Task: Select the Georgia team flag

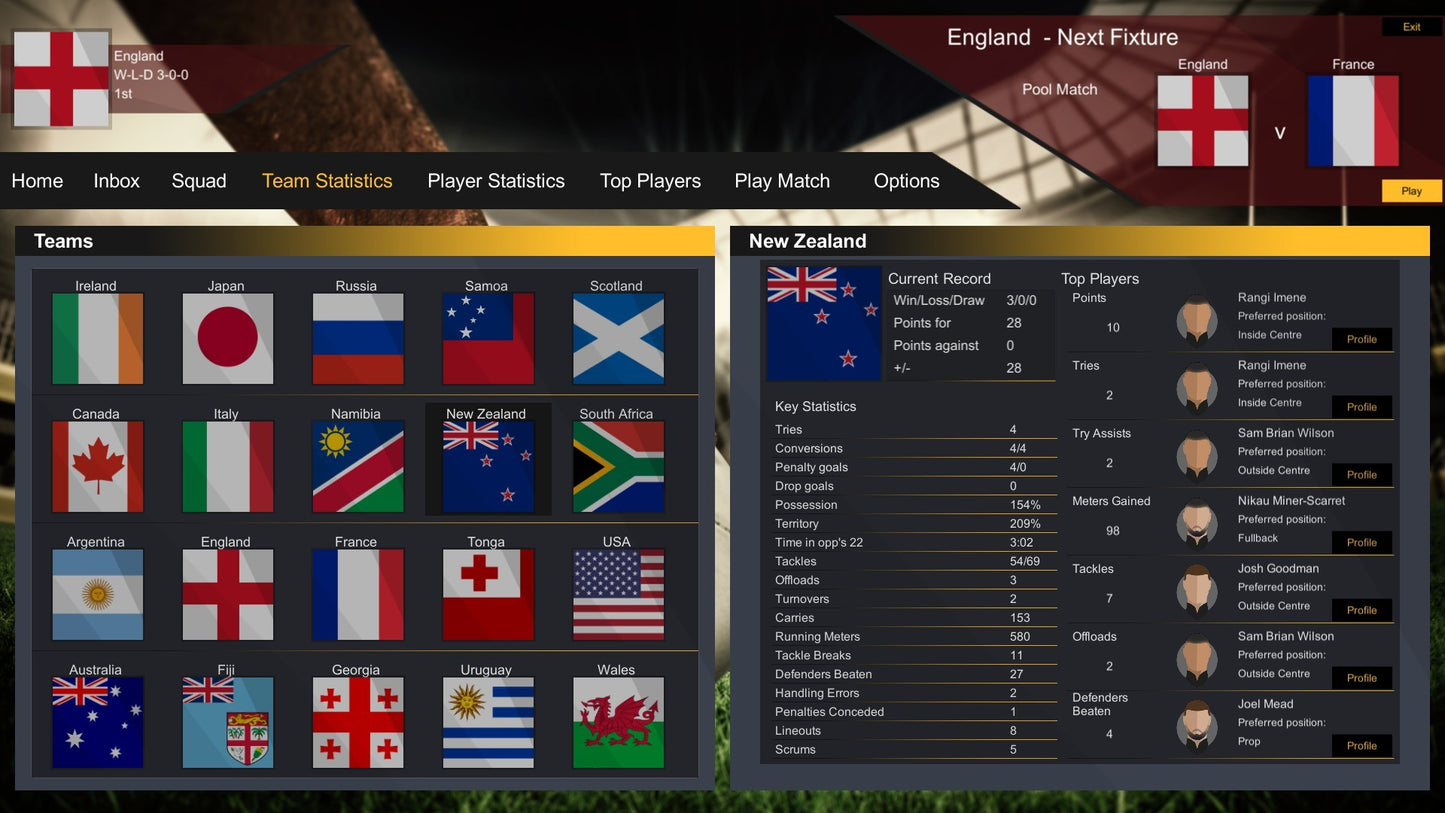Action: (357, 722)
